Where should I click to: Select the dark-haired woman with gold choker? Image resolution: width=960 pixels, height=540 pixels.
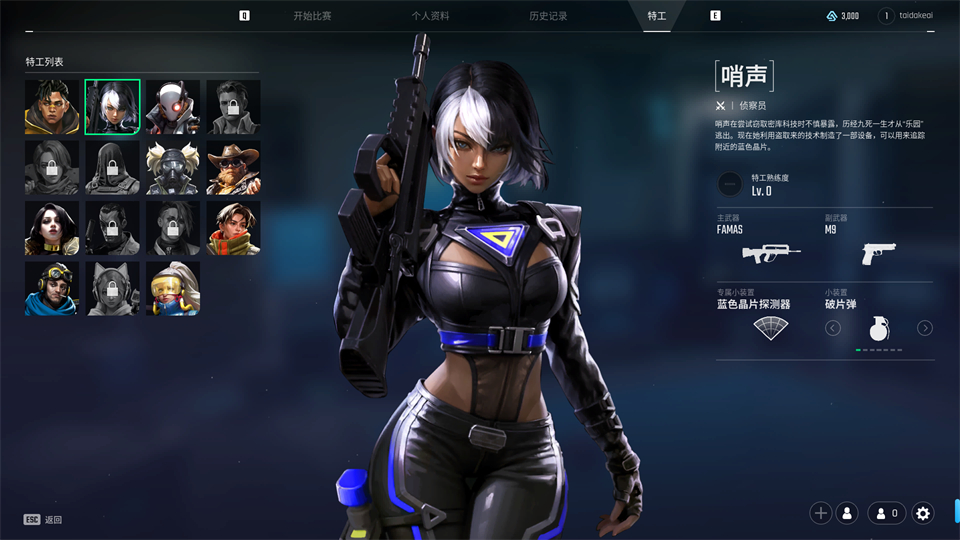point(52,228)
